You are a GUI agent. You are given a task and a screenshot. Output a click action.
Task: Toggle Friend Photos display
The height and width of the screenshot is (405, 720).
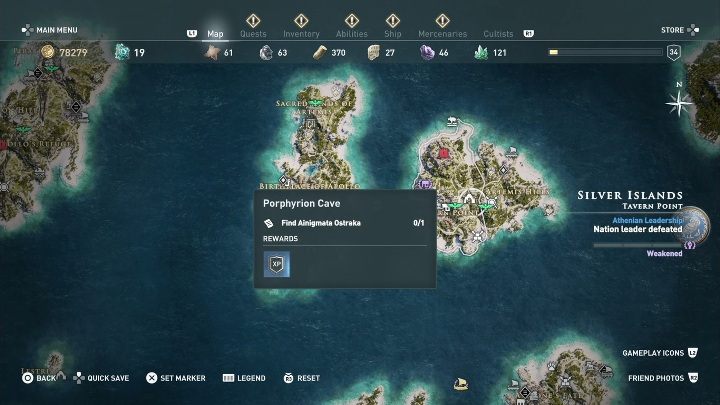pos(662,378)
